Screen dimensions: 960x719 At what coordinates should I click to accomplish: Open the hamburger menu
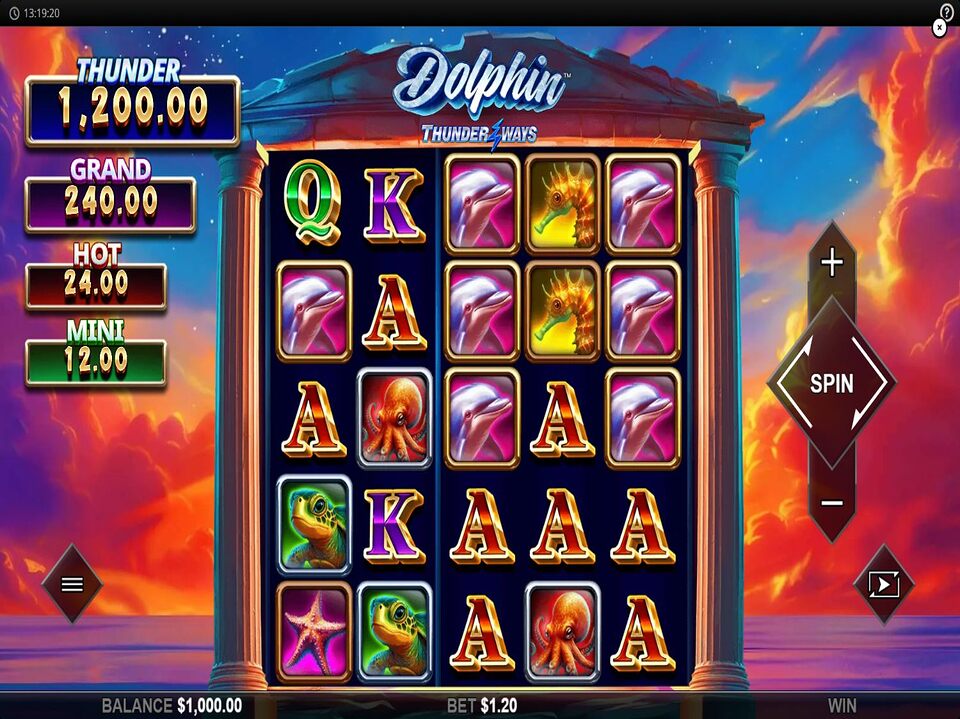point(72,584)
